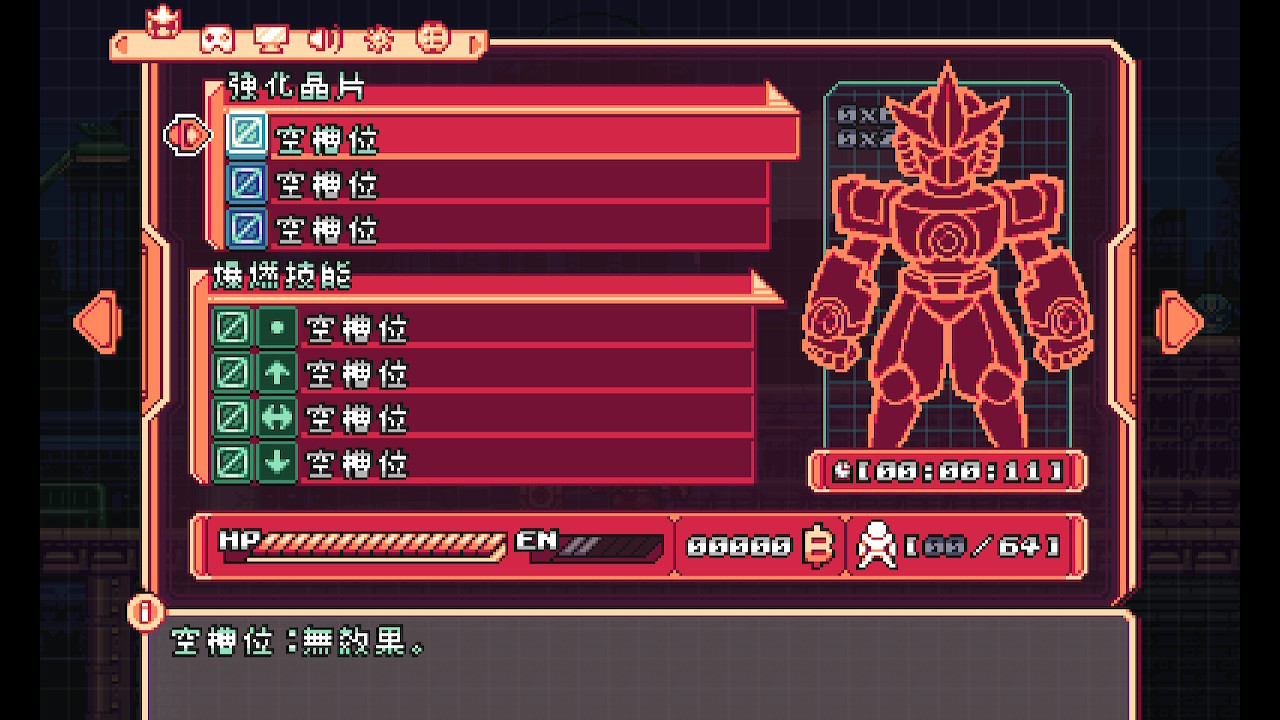1280x720 pixels.
Task: Toggle the third 強化晶片 chip slot
Action: click(246, 230)
